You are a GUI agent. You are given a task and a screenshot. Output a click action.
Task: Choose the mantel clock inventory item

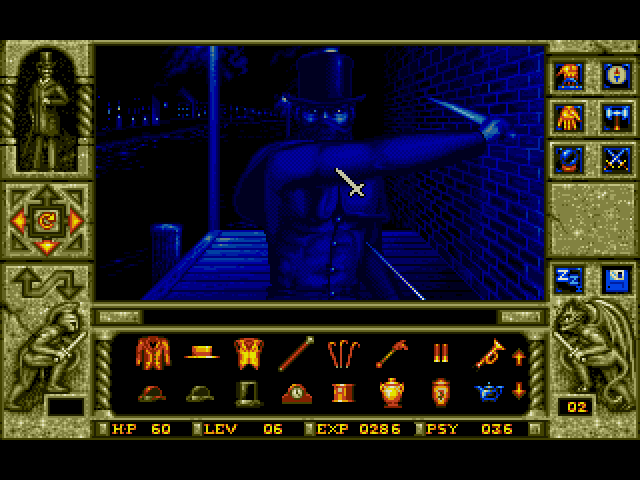point(297,391)
